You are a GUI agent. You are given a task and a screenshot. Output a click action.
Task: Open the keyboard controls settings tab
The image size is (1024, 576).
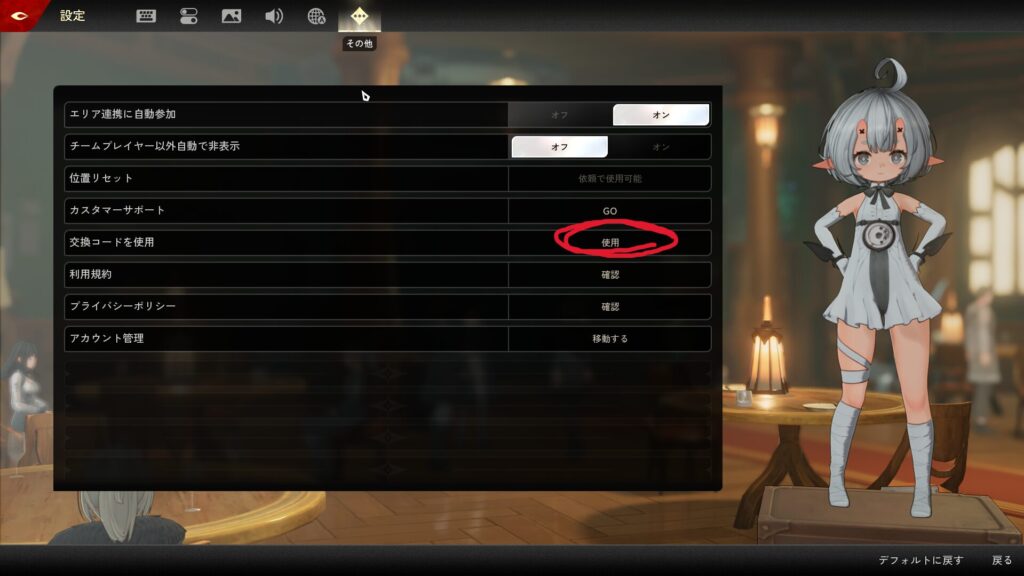pyautogui.click(x=146, y=16)
